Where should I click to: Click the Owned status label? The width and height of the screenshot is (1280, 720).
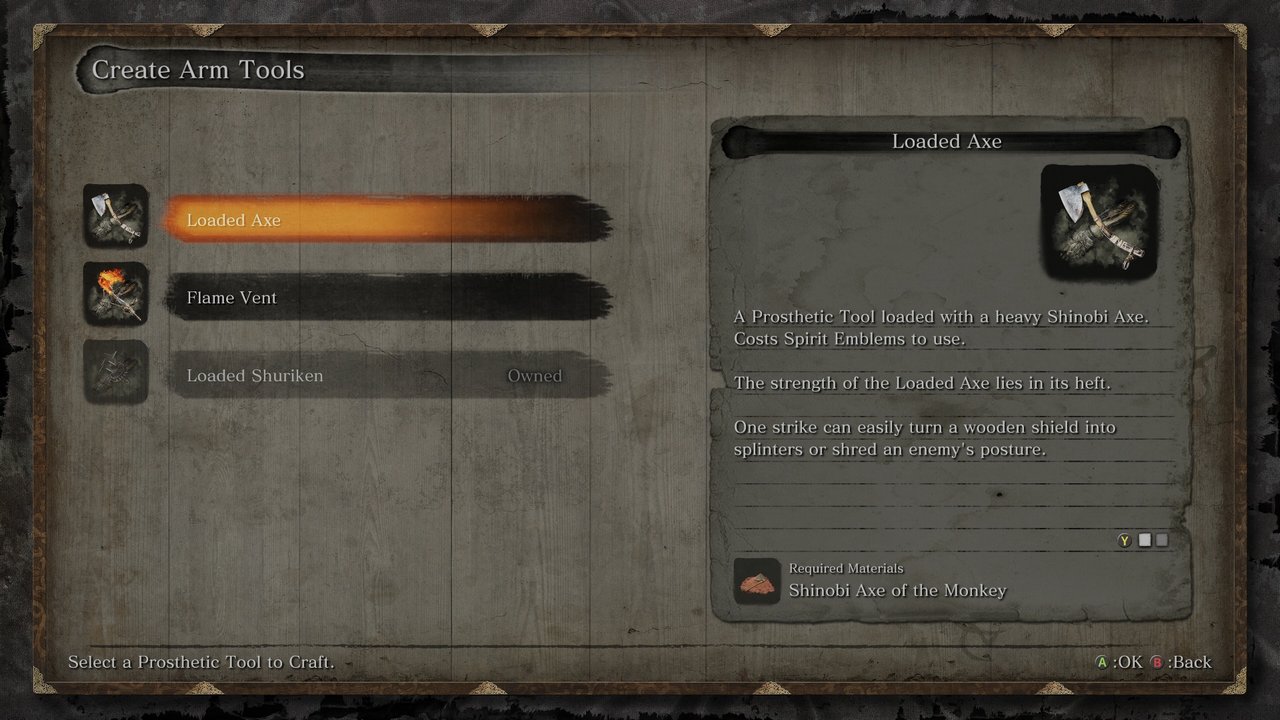pos(535,375)
